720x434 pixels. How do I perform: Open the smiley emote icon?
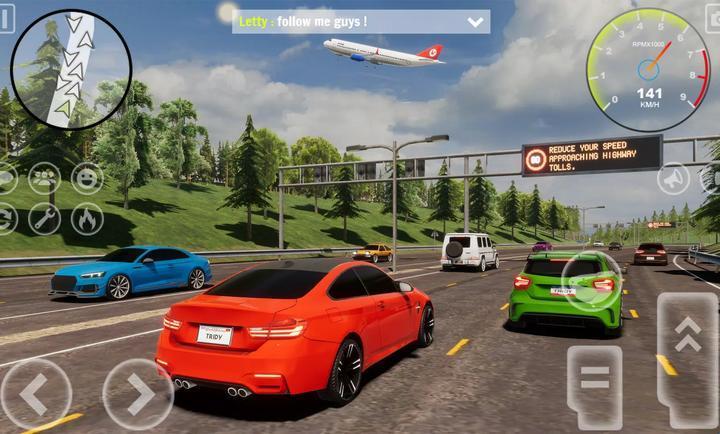coord(87,179)
